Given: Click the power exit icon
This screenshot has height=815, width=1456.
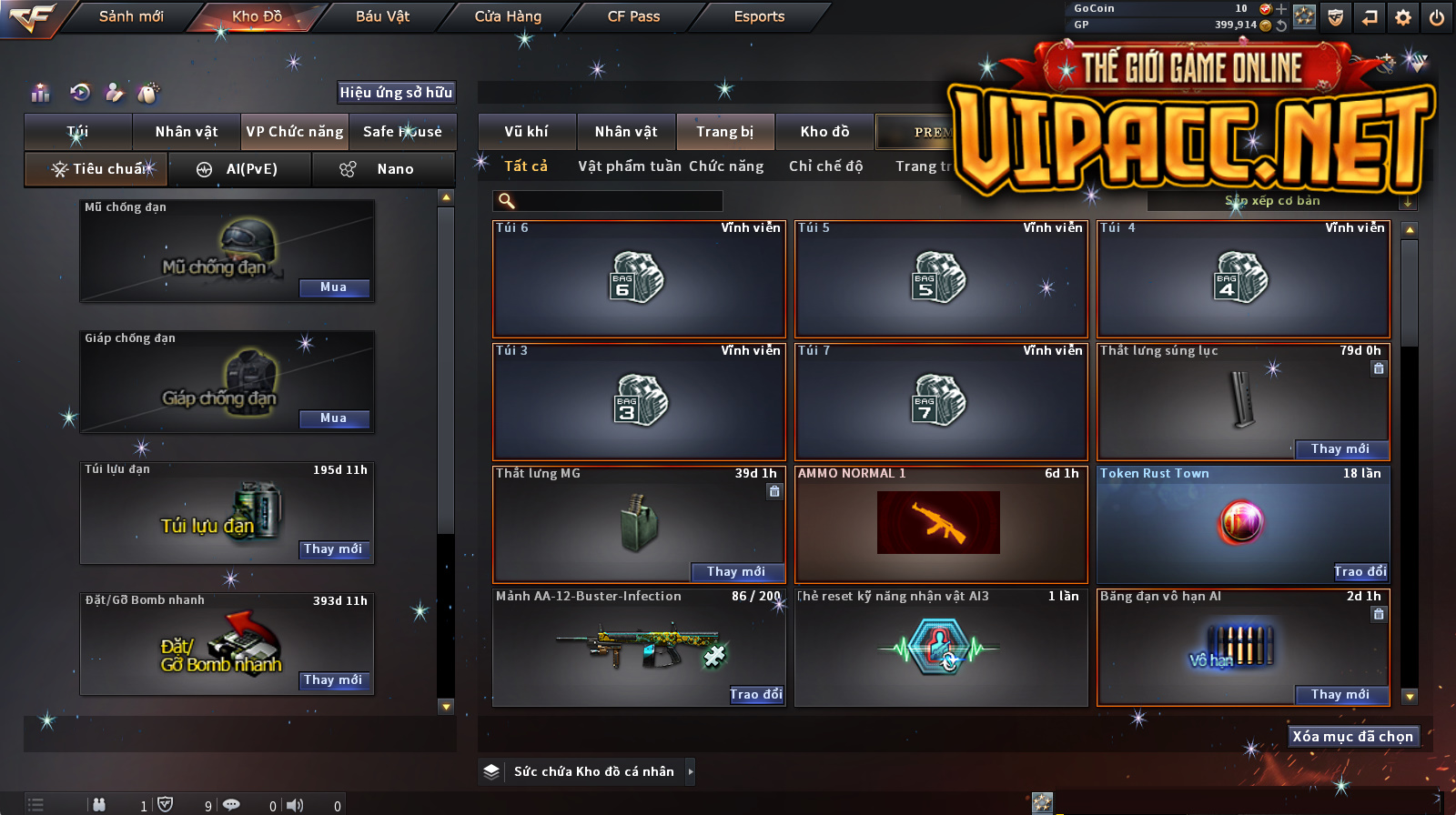Looking at the screenshot, I should pos(1436,17).
